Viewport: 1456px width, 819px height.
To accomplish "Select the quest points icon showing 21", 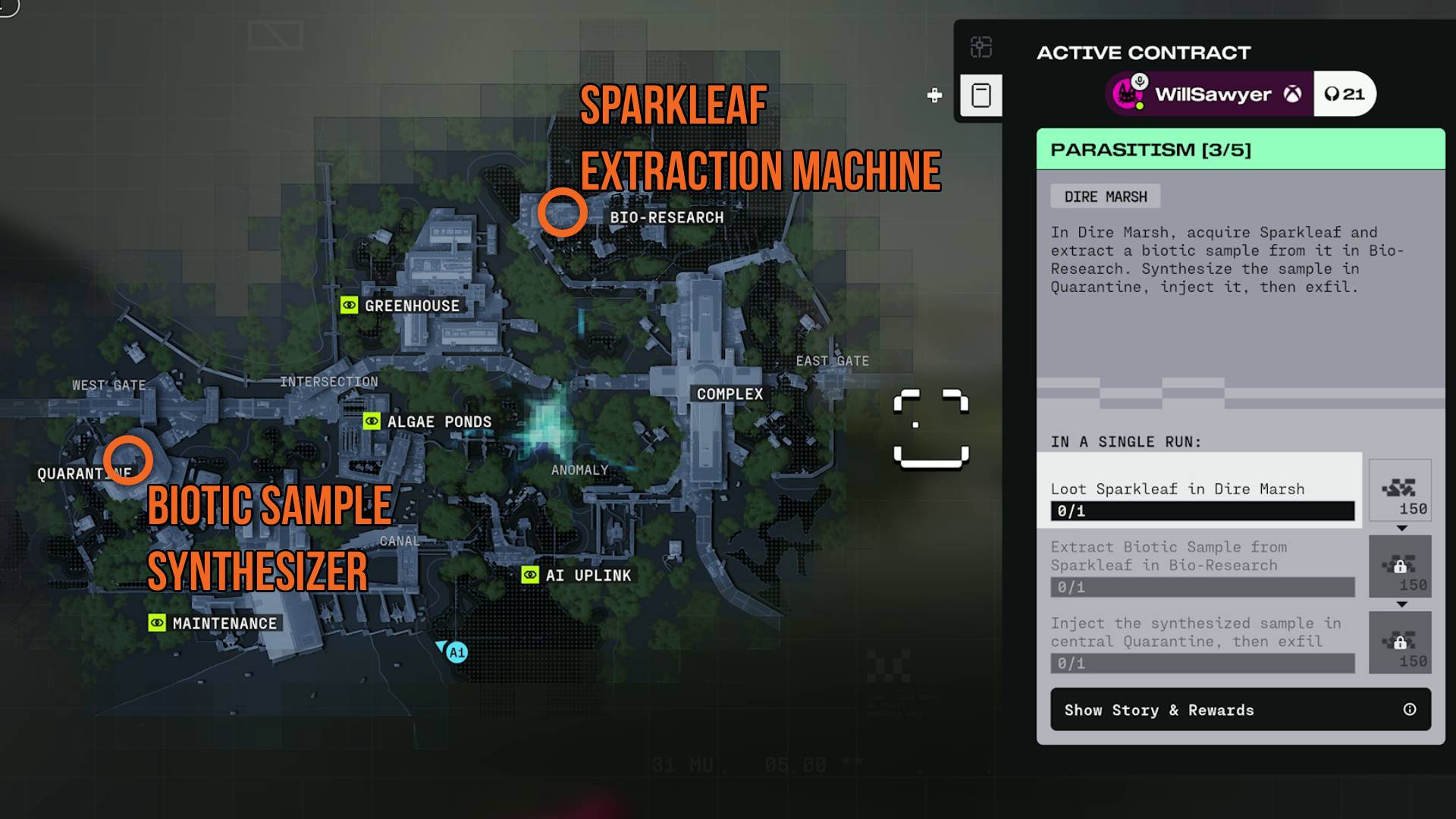I will tap(1345, 94).
